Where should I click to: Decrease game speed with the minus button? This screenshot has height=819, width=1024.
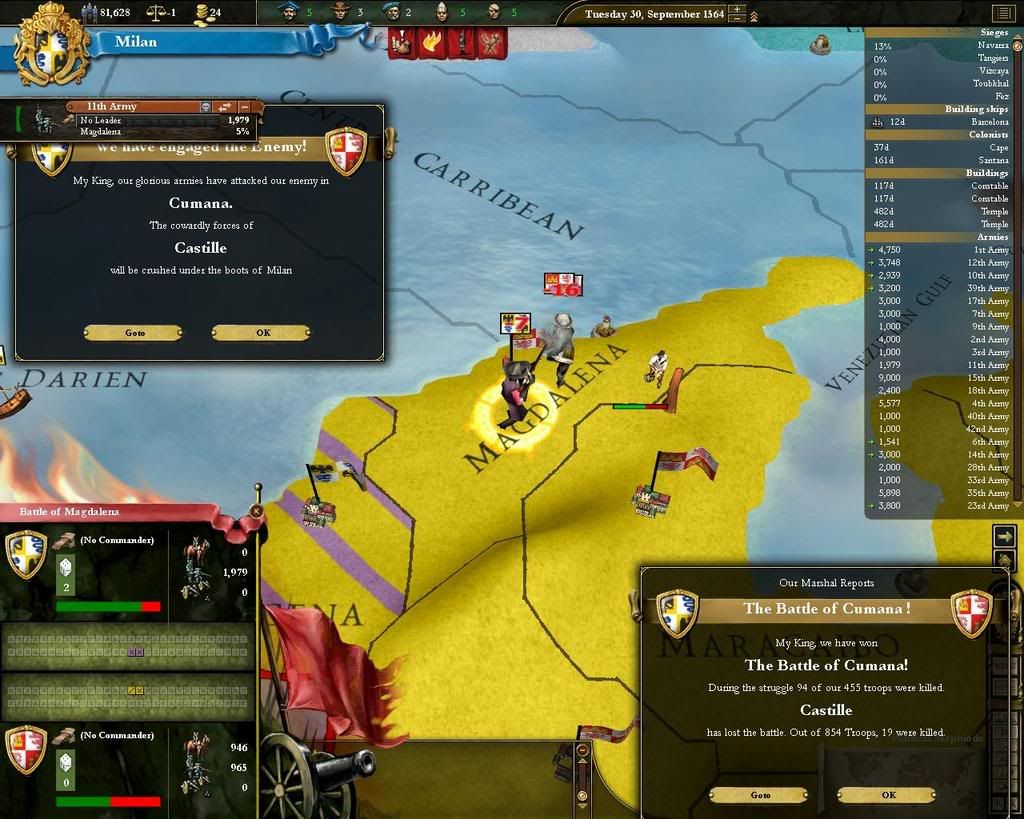click(x=737, y=19)
